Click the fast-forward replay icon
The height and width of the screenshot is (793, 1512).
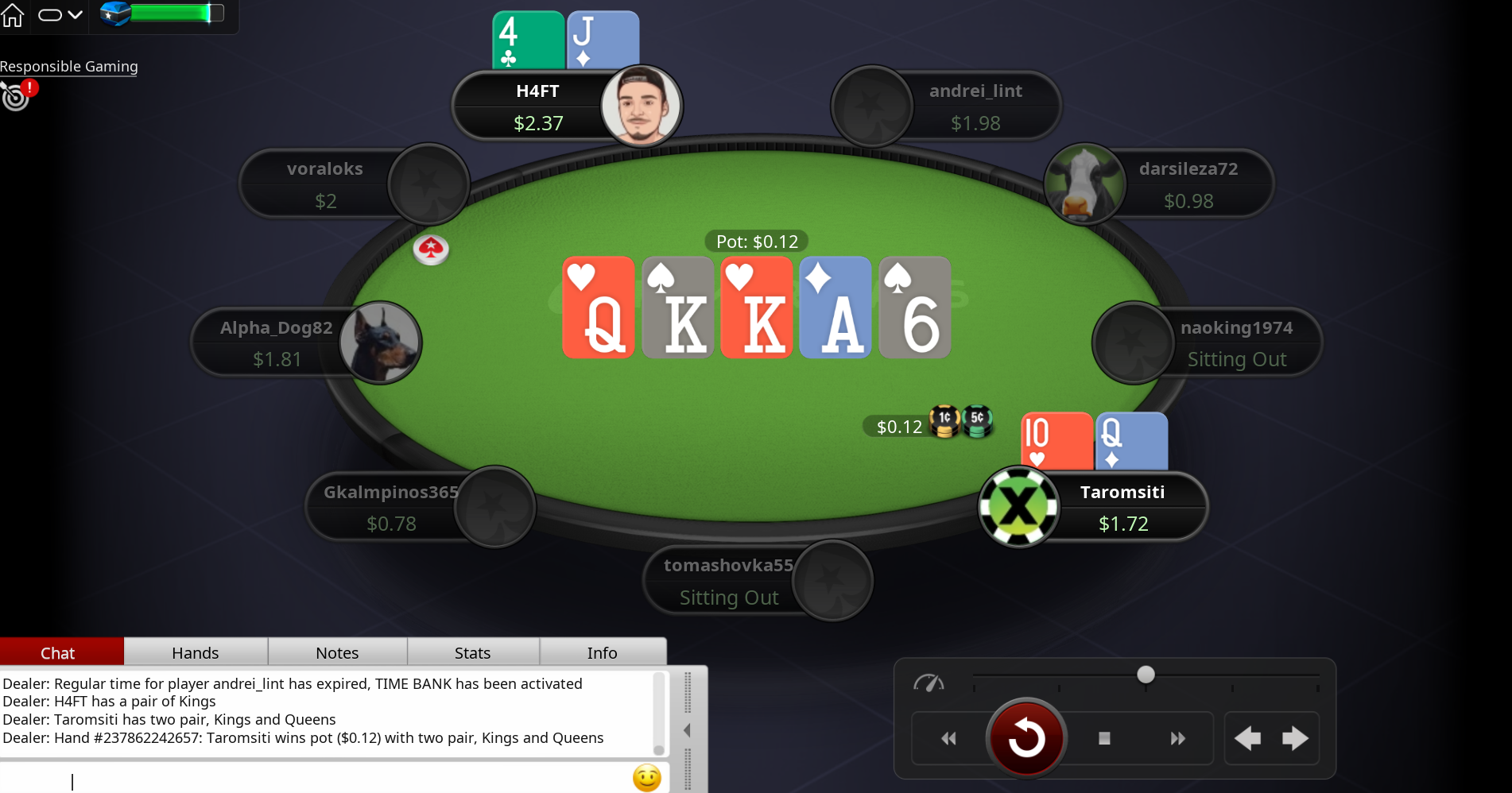(x=1178, y=738)
